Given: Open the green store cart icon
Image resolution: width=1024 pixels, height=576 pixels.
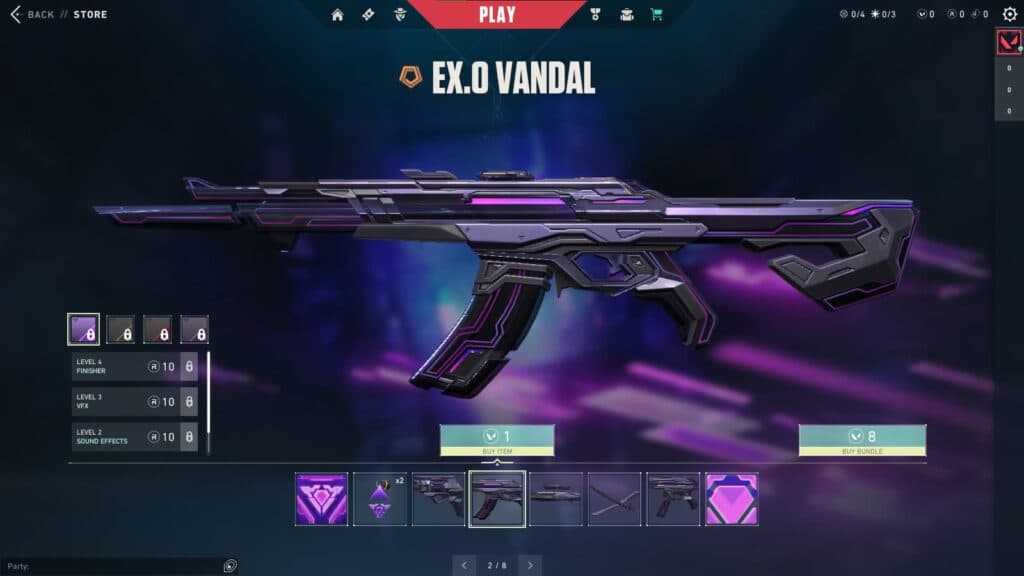Looking at the screenshot, I should pyautogui.click(x=656, y=15).
